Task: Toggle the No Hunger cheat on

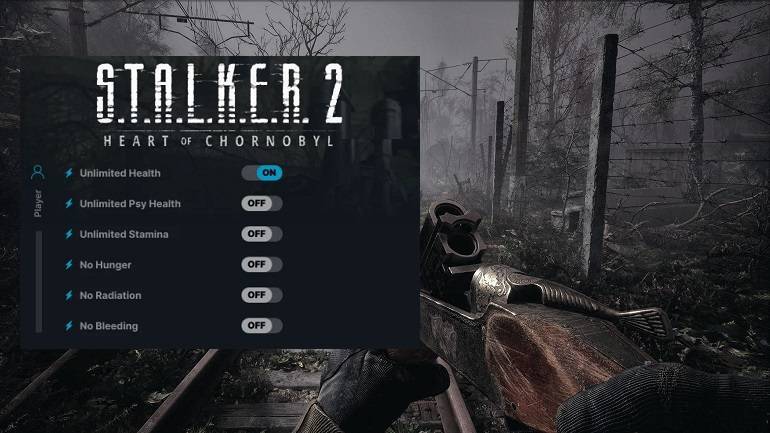Action: pyautogui.click(x=262, y=264)
